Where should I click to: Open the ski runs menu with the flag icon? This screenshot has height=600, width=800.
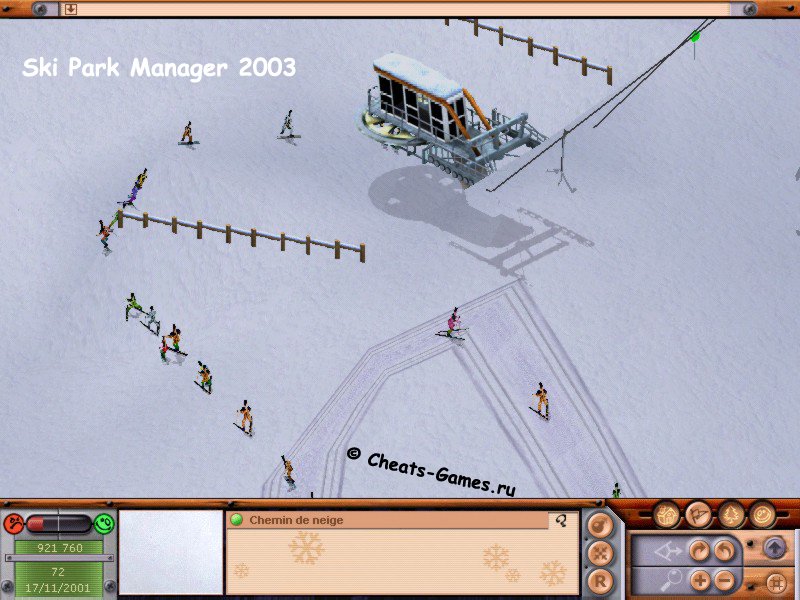point(698,515)
